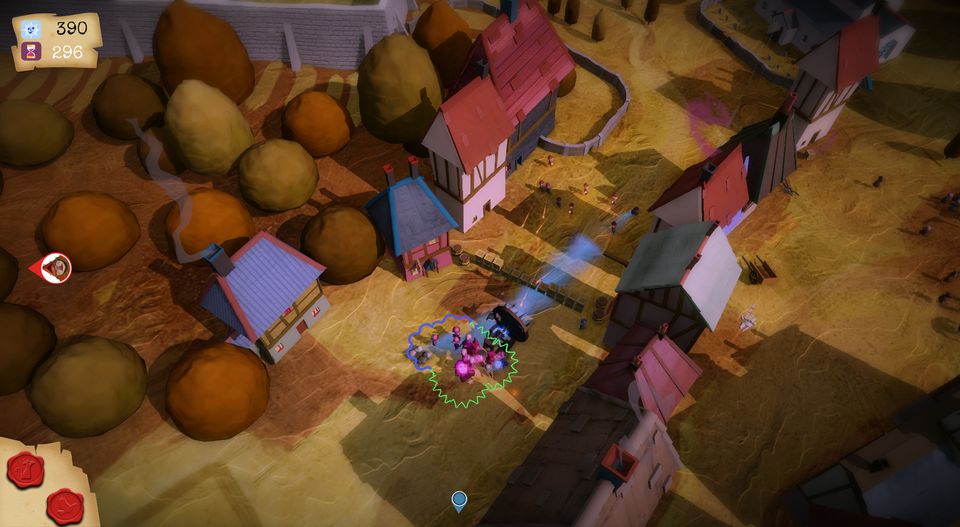960x527 pixels.
Task: Click the upper red wax seal button
Action: tap(25, 469)
